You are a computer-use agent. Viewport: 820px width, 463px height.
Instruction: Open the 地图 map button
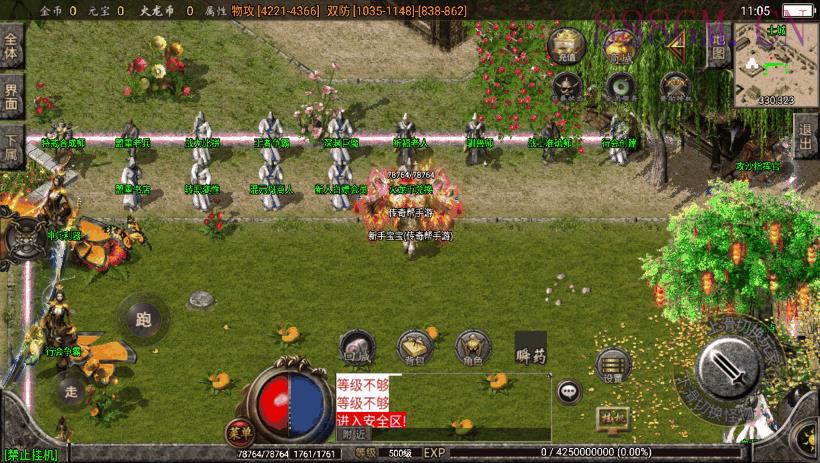click(x=718, y=45)
